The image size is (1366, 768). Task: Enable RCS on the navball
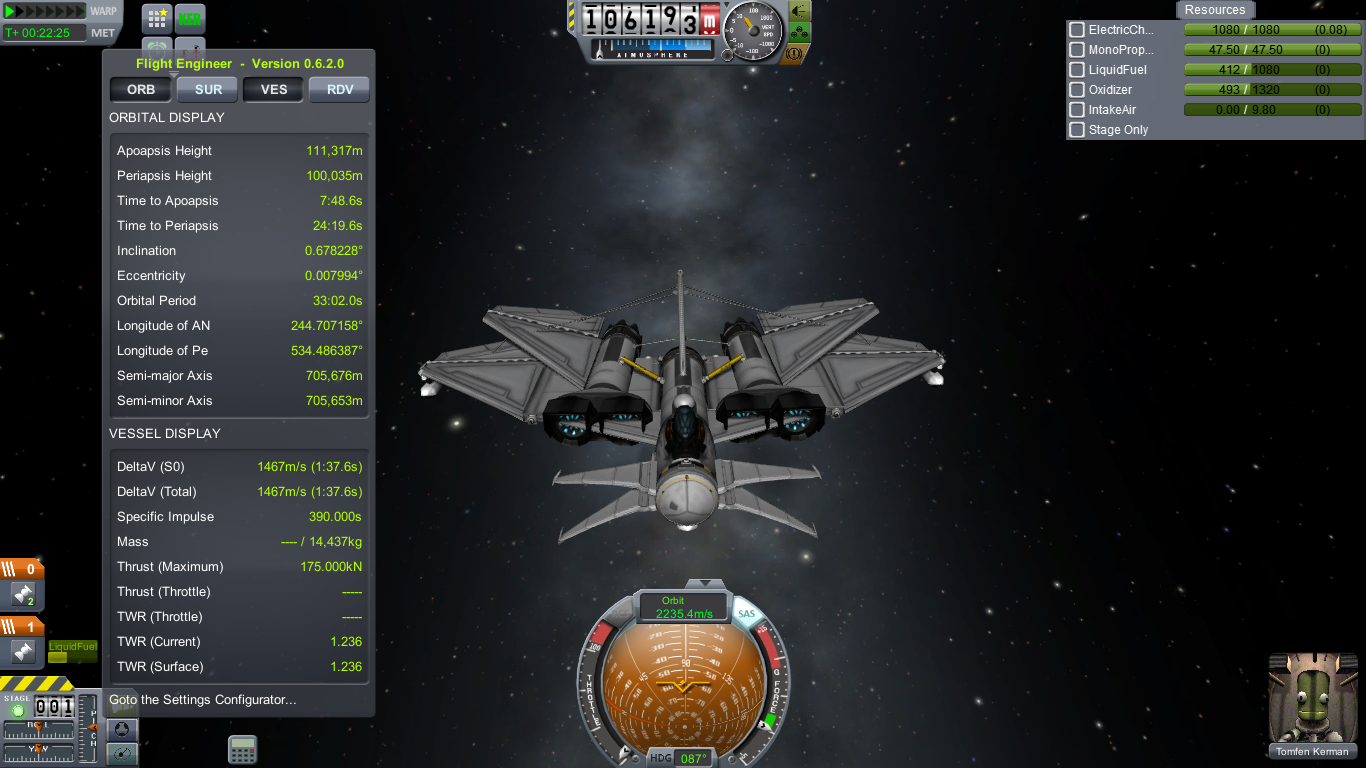(622, 613)
